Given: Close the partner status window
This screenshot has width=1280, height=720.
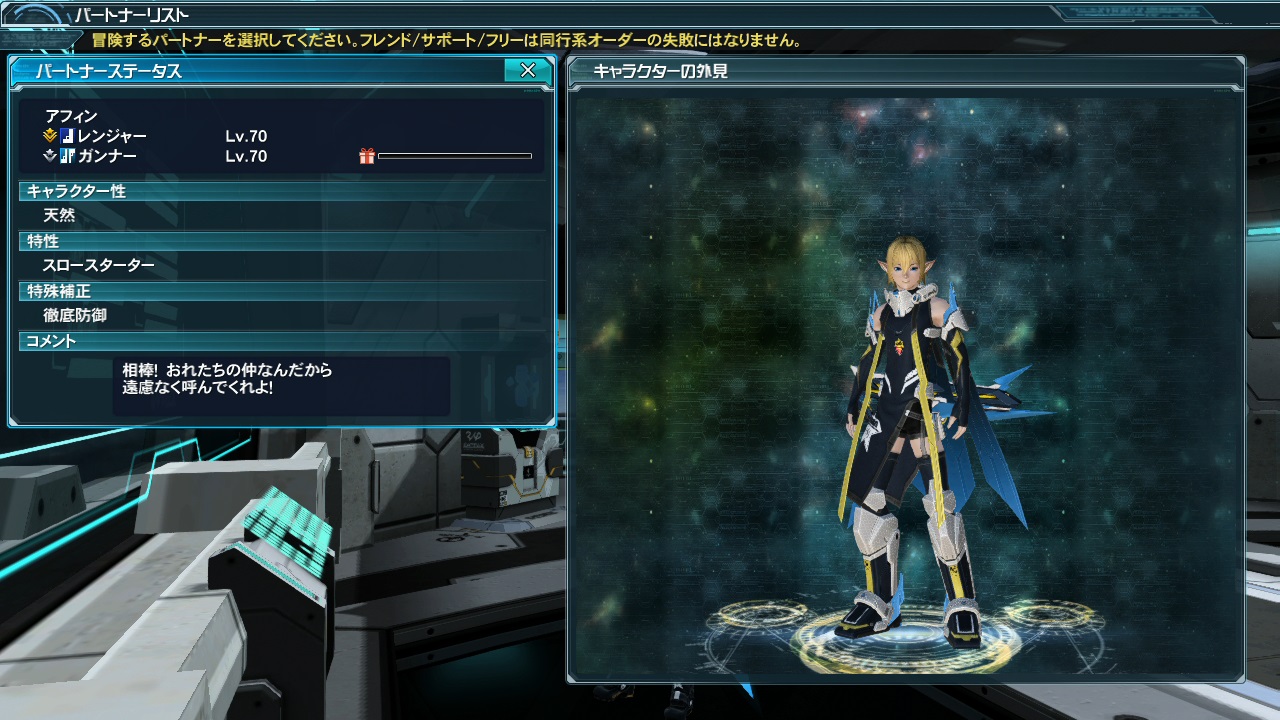Looking at the screenshot, I should pyautogui.click(x=527, y=70).
